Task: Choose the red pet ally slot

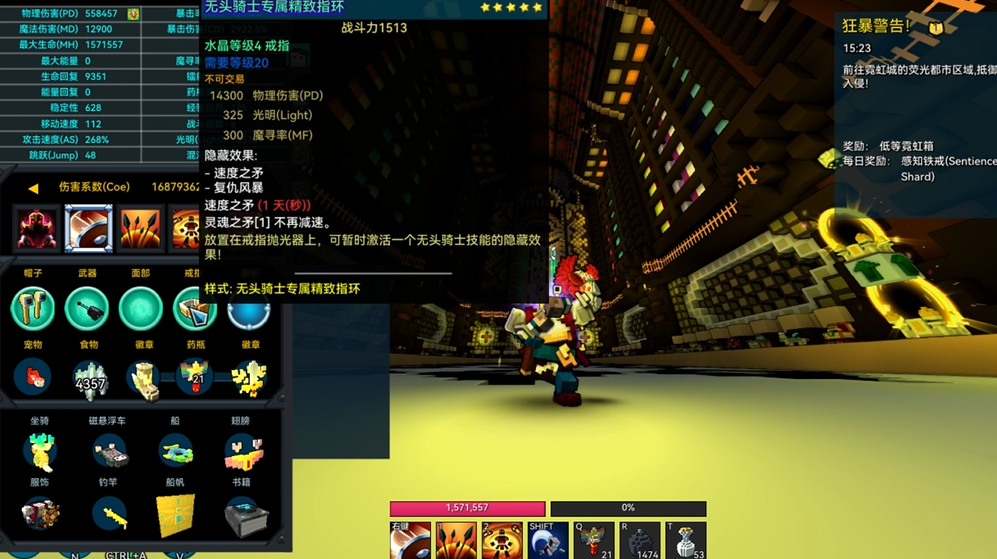Action: [x=33, y=378]
